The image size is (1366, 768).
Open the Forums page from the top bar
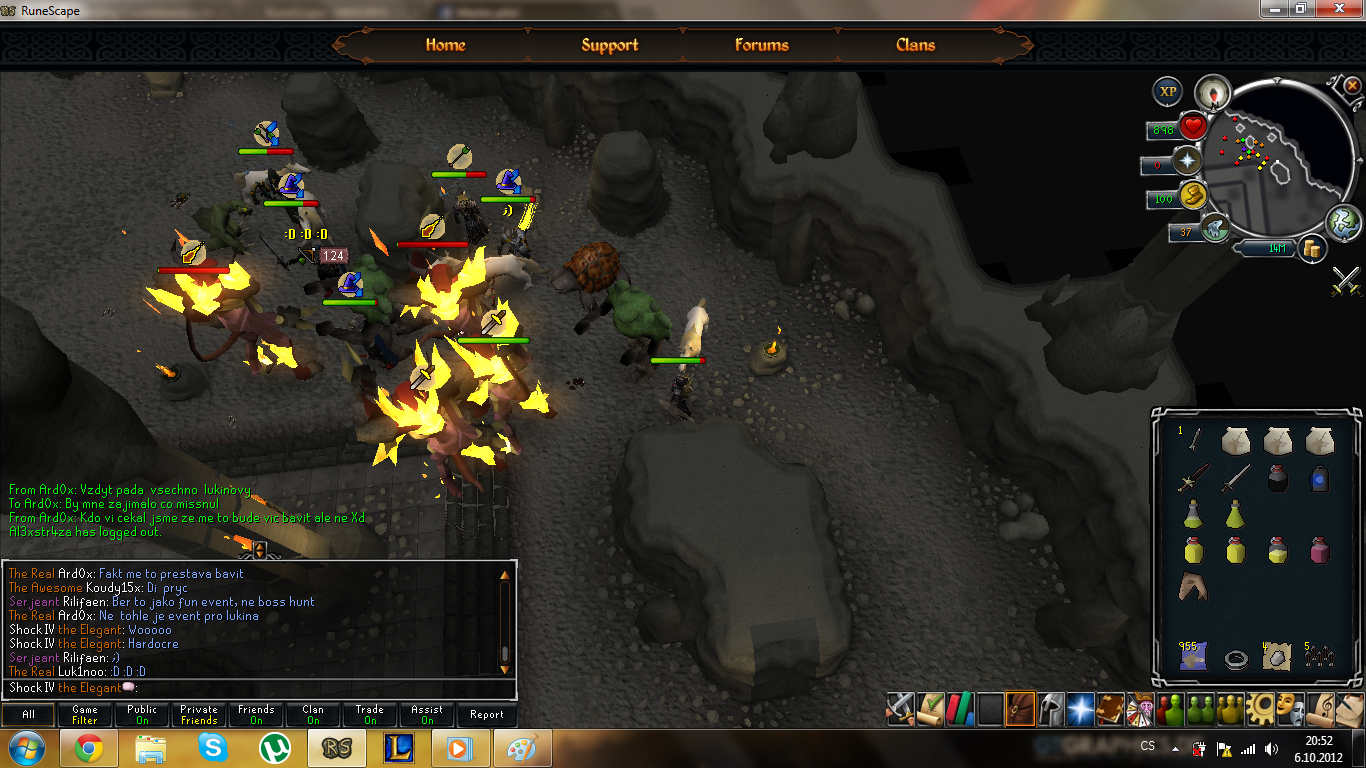tap(761, 45)
